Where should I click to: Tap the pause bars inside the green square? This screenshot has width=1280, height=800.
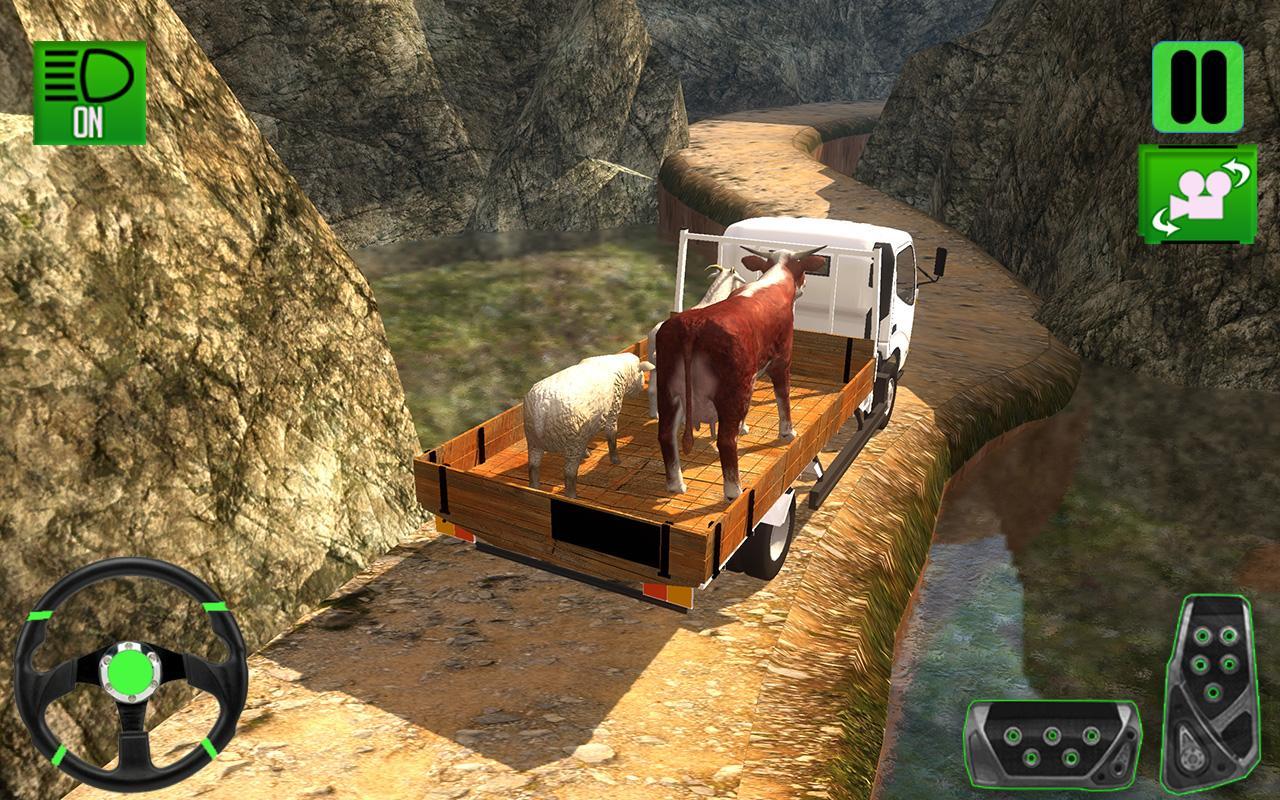1196,84
